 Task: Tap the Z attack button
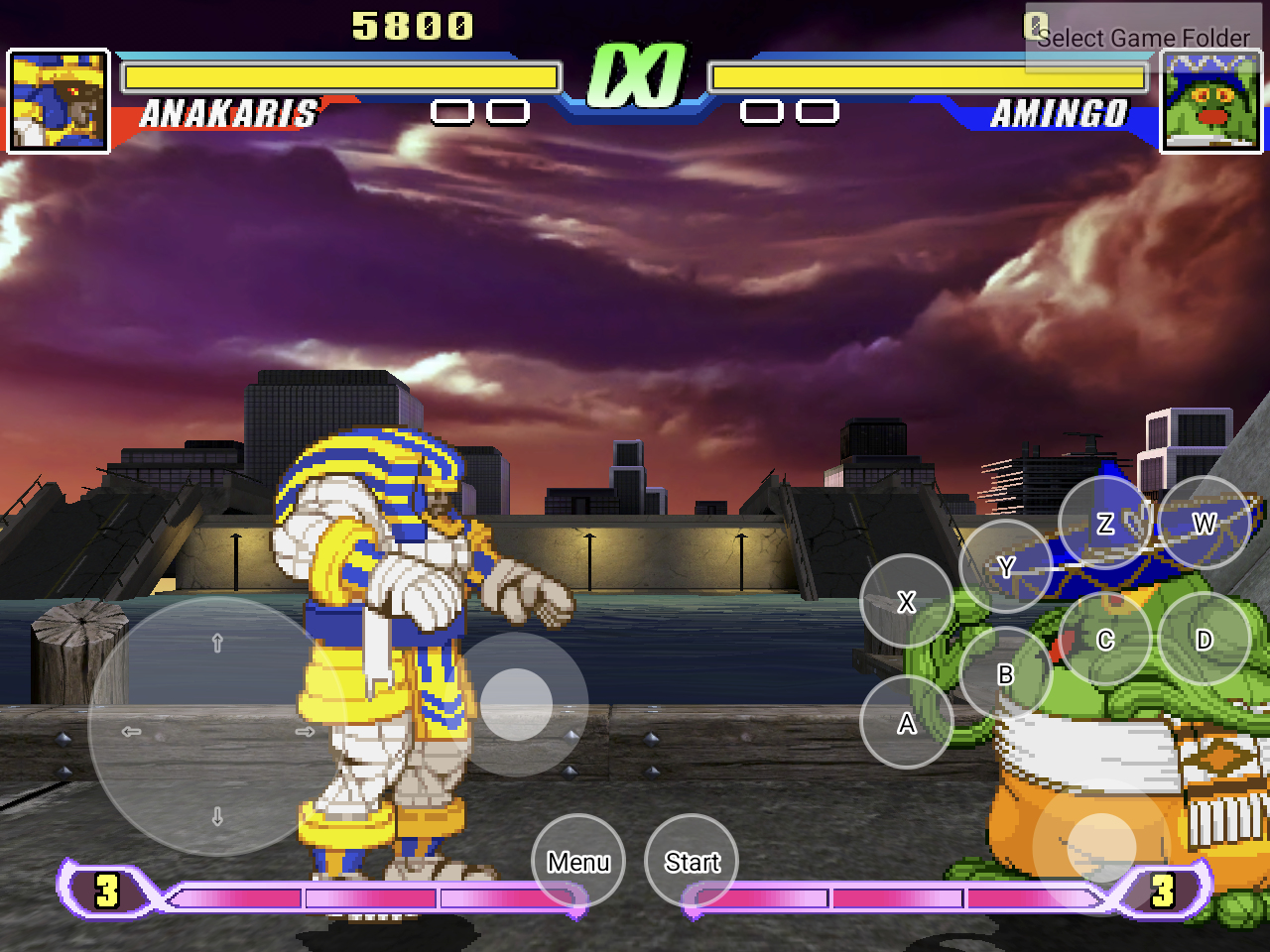tap(1104, 523)
